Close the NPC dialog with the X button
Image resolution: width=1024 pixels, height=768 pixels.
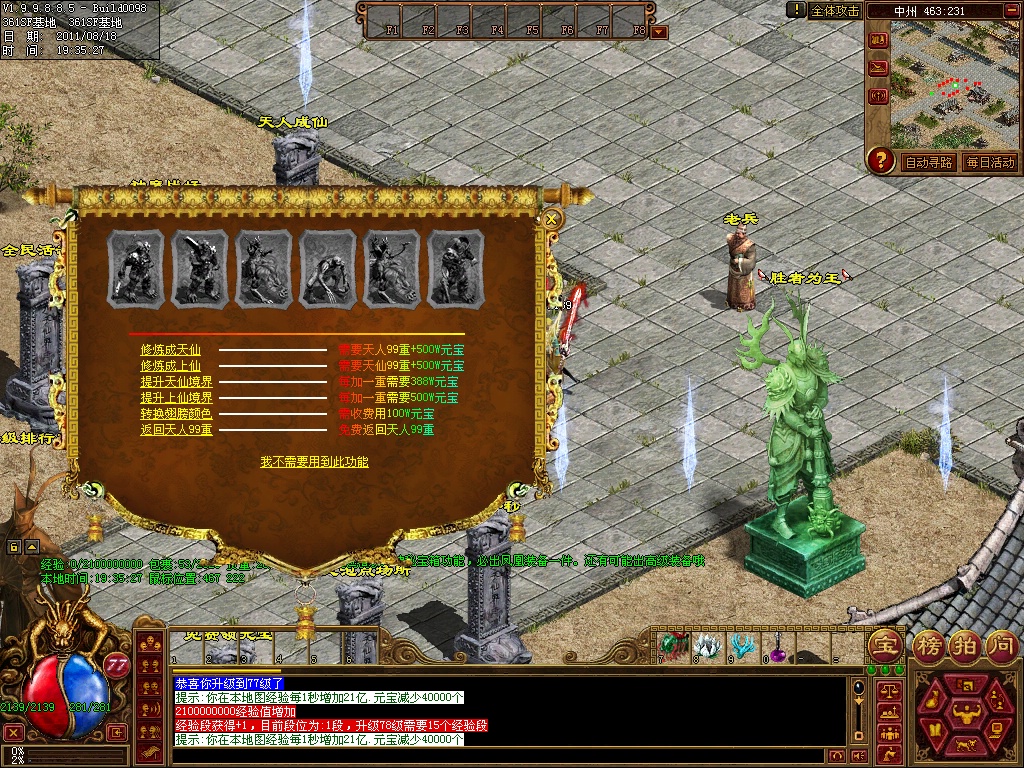[x=551, y=218]
